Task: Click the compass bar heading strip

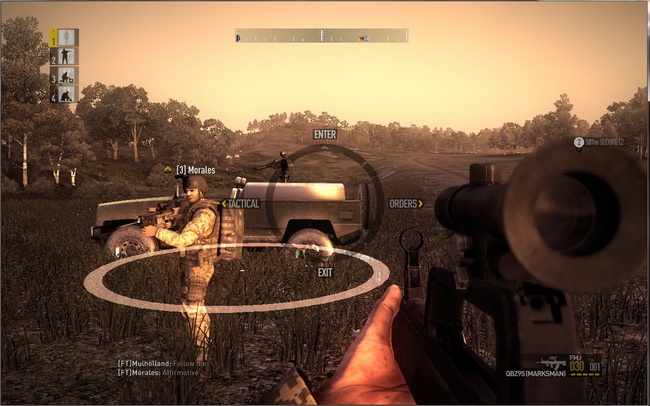Action: [322, 35]
